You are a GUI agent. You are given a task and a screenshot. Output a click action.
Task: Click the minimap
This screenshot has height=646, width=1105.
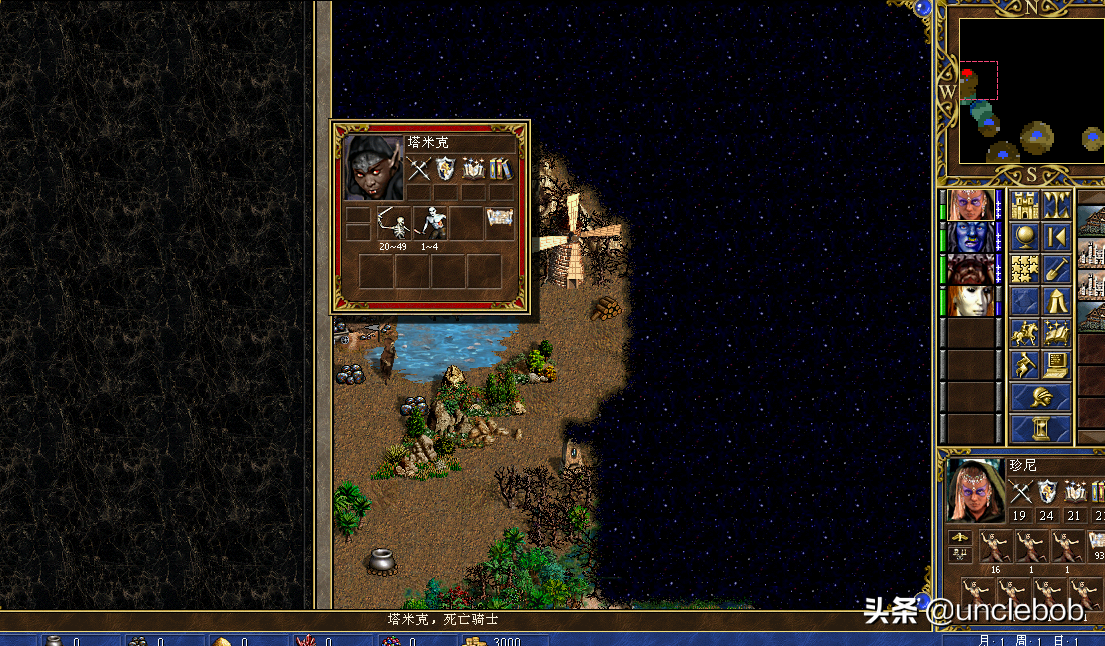(1031, 92)
